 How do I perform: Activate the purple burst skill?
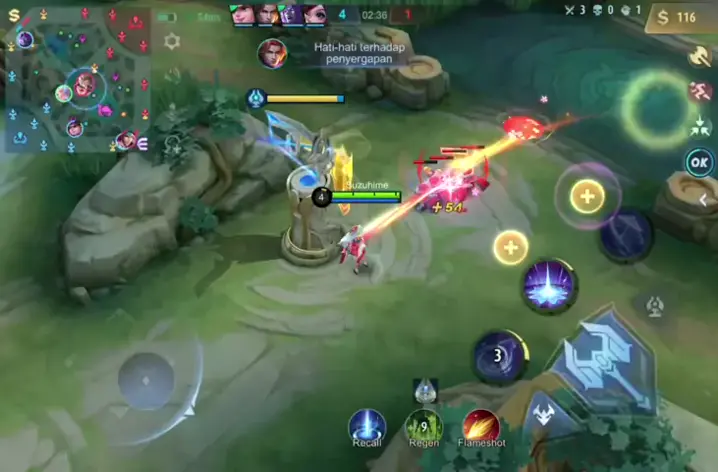pos(549,285)
